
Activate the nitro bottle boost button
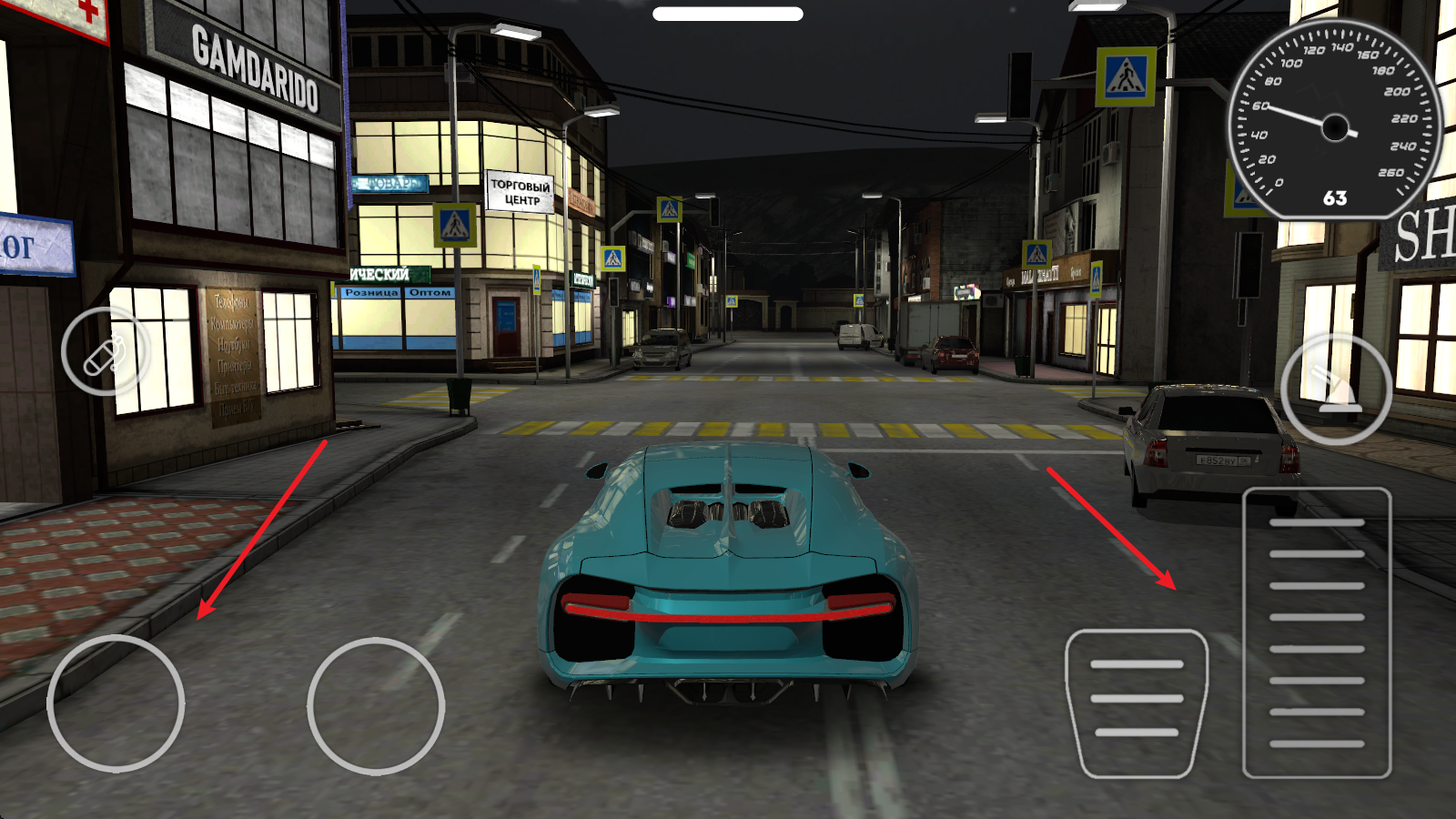click(x=106, y=352)
